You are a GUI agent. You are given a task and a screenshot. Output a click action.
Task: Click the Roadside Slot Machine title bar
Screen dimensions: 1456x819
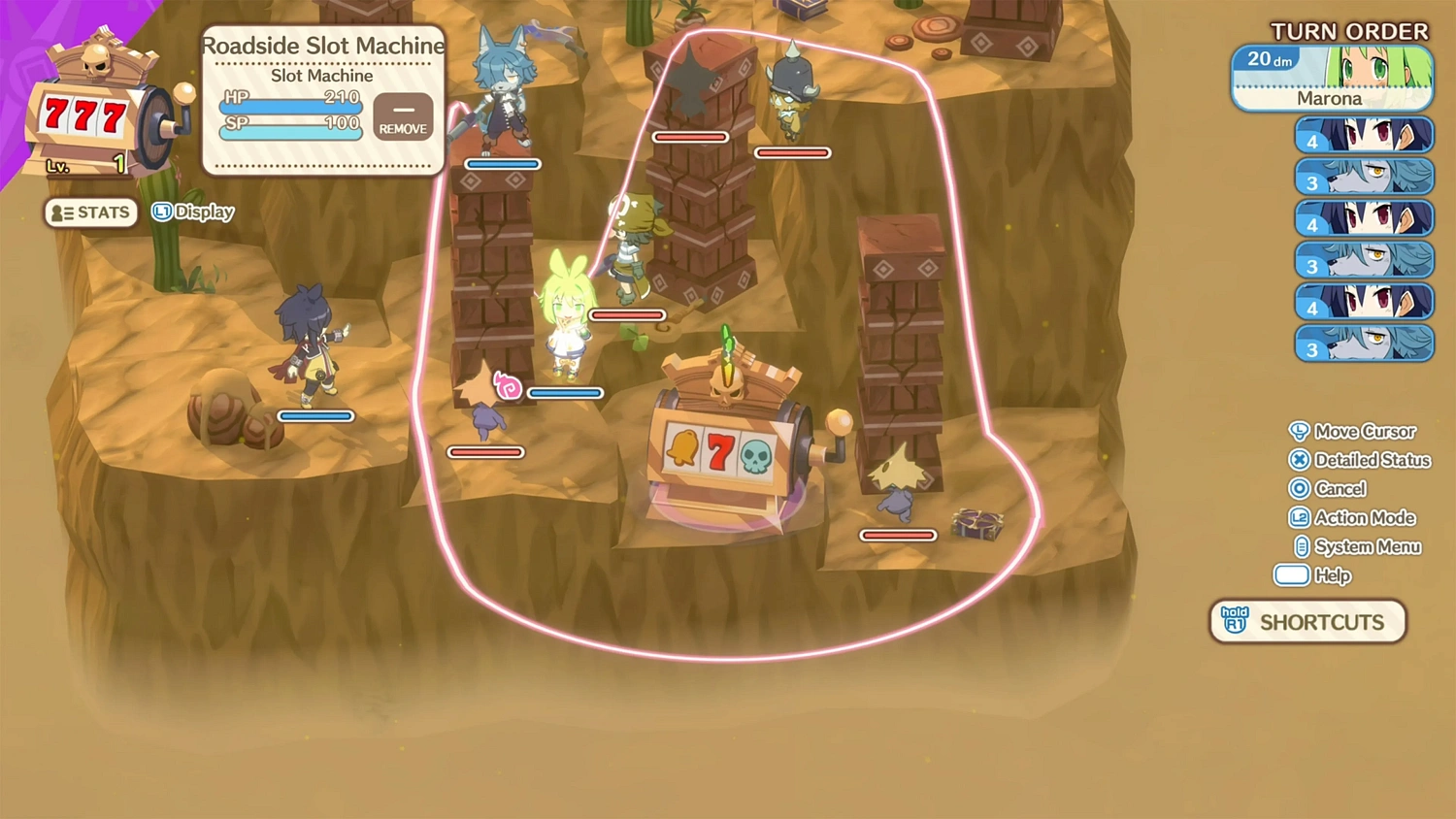coord(322,46)
